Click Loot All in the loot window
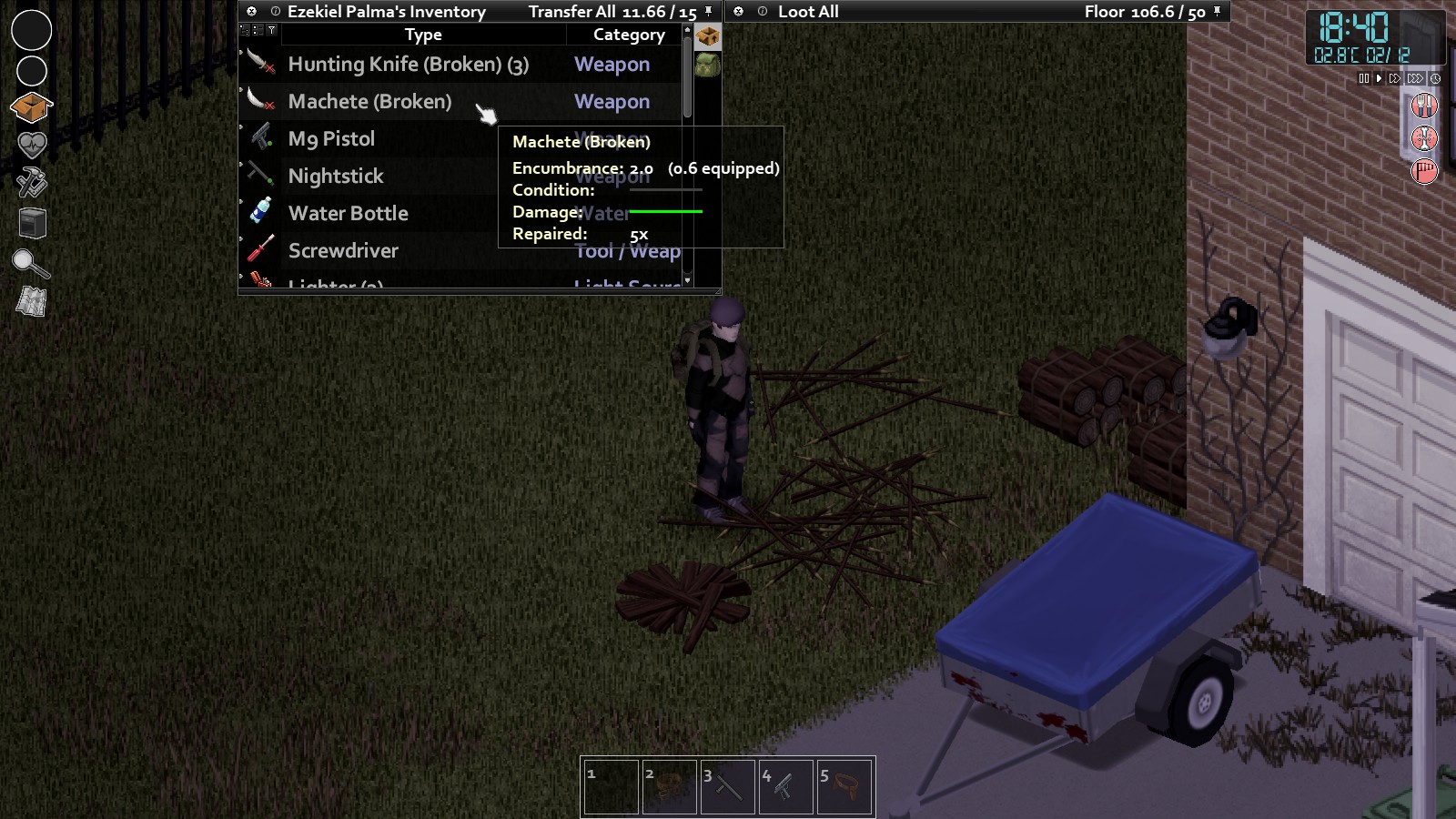This screenshot has height=819, width=1456. [808, 13]
